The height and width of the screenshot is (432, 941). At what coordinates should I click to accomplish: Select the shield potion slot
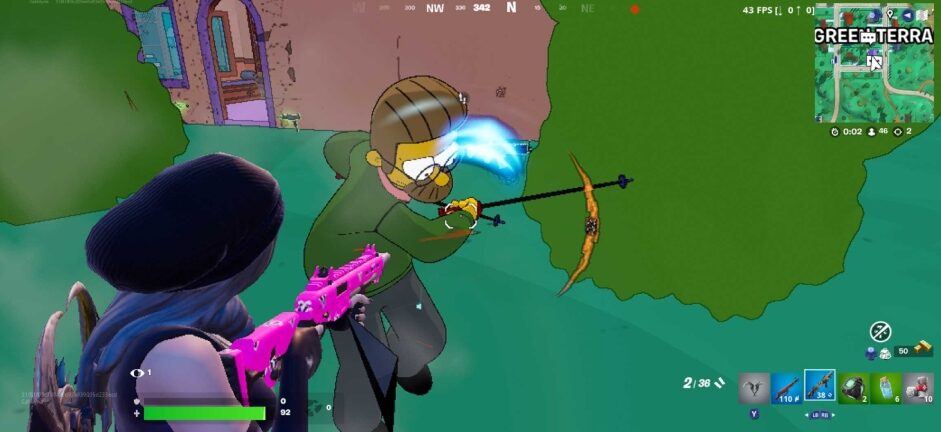click(885, 387)
